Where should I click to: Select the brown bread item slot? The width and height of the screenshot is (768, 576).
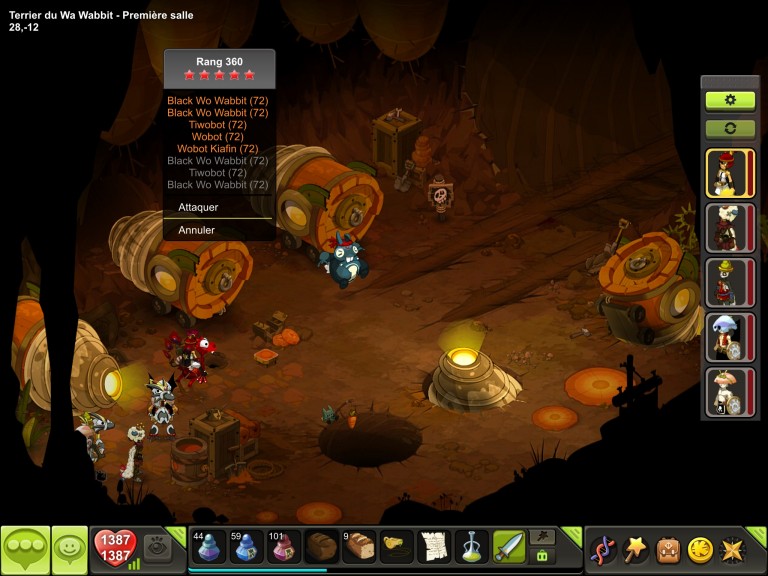coord(322,547)
